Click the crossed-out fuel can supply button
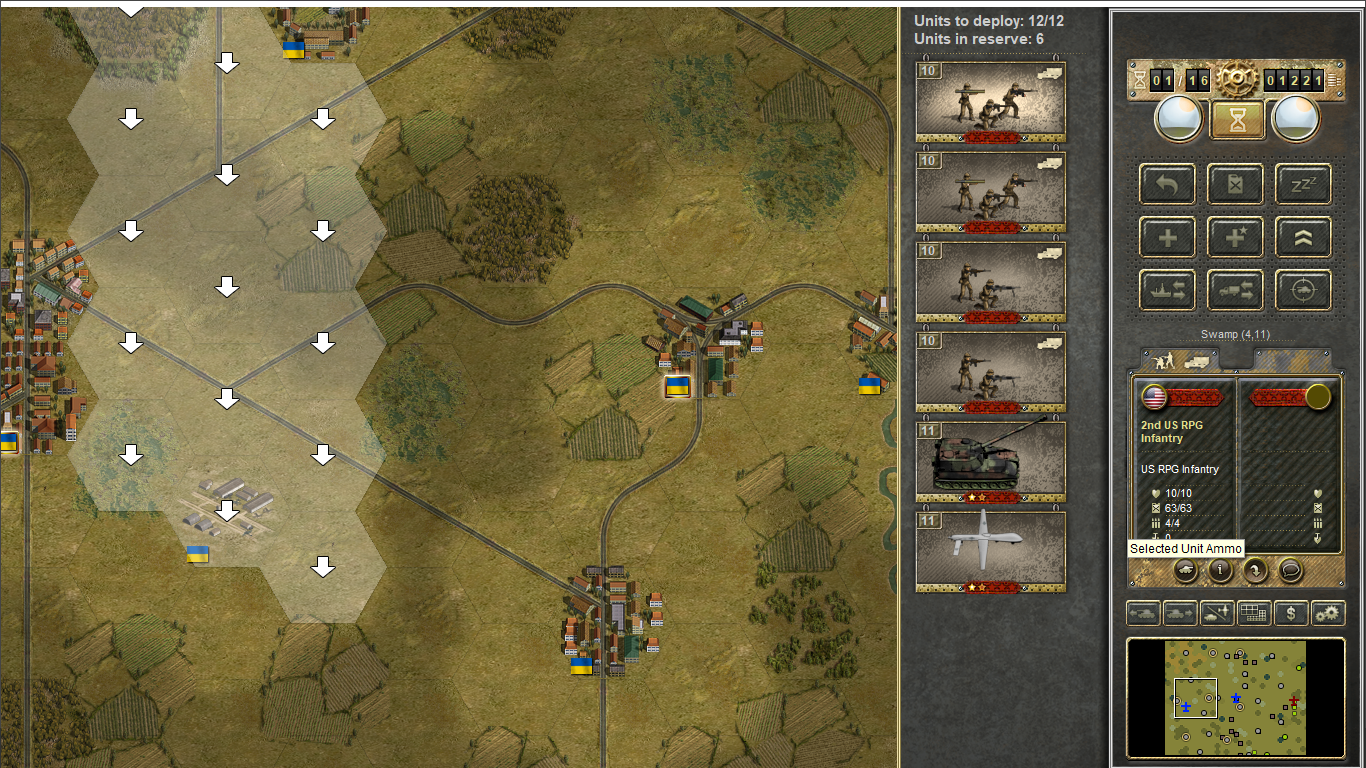1366x768 pixels. tap(1235, 184)
